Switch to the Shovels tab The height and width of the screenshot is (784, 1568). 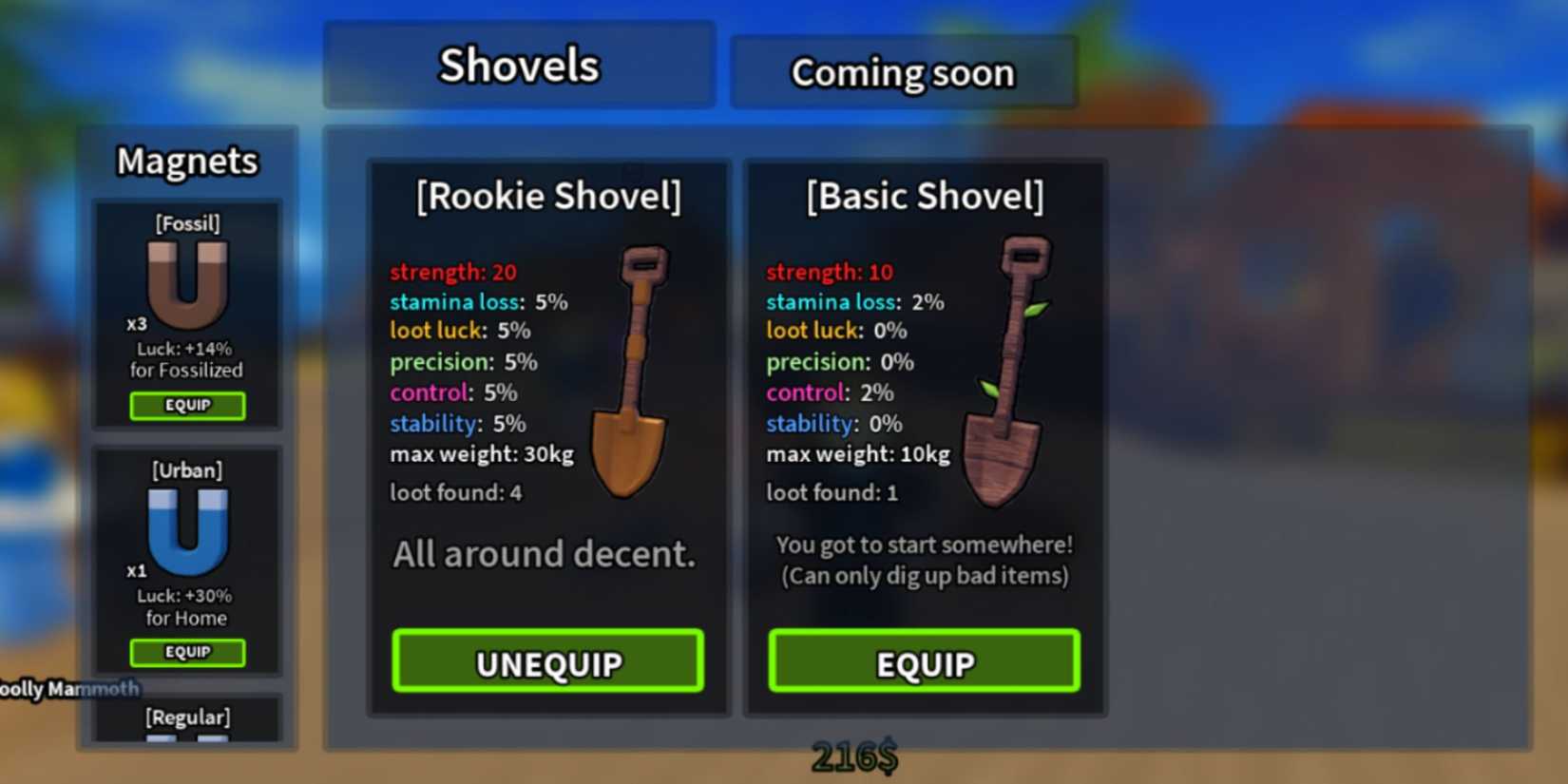(518, 65)
